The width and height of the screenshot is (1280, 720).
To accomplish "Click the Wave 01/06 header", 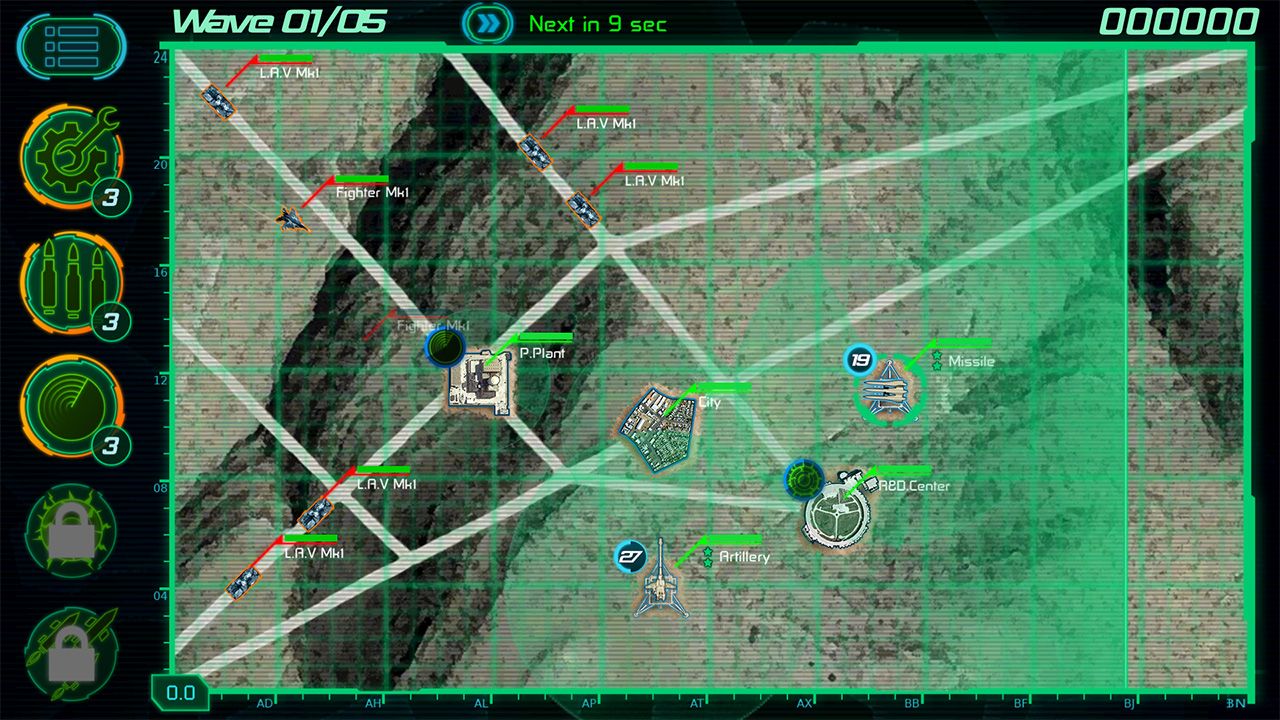I will (x=280, y=22).
